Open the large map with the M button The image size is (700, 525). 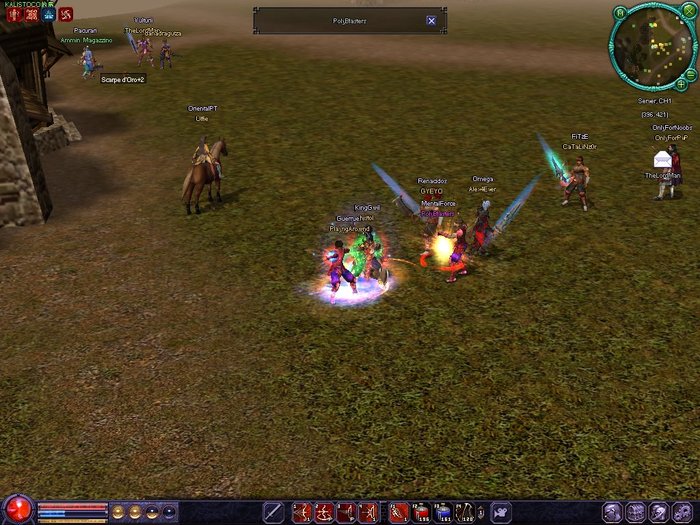coord(620,12)
